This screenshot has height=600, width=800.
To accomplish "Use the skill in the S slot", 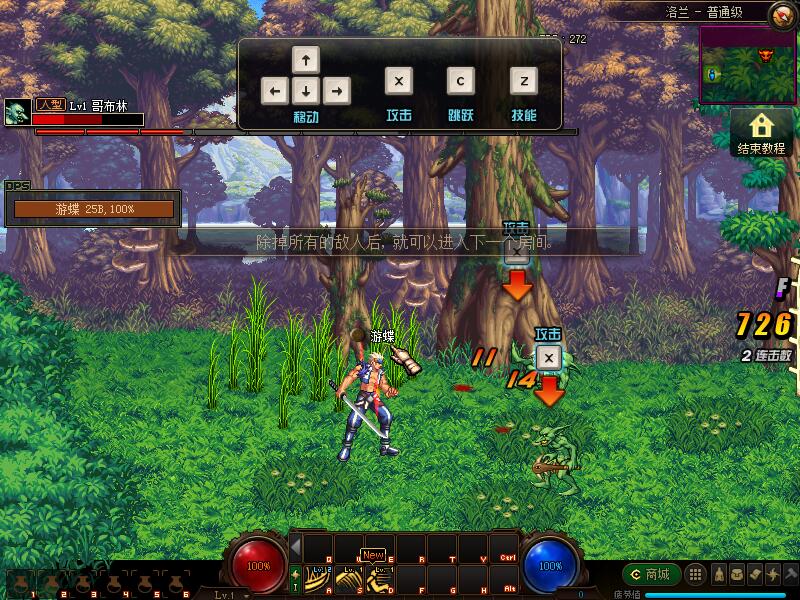I will point(349,577).
